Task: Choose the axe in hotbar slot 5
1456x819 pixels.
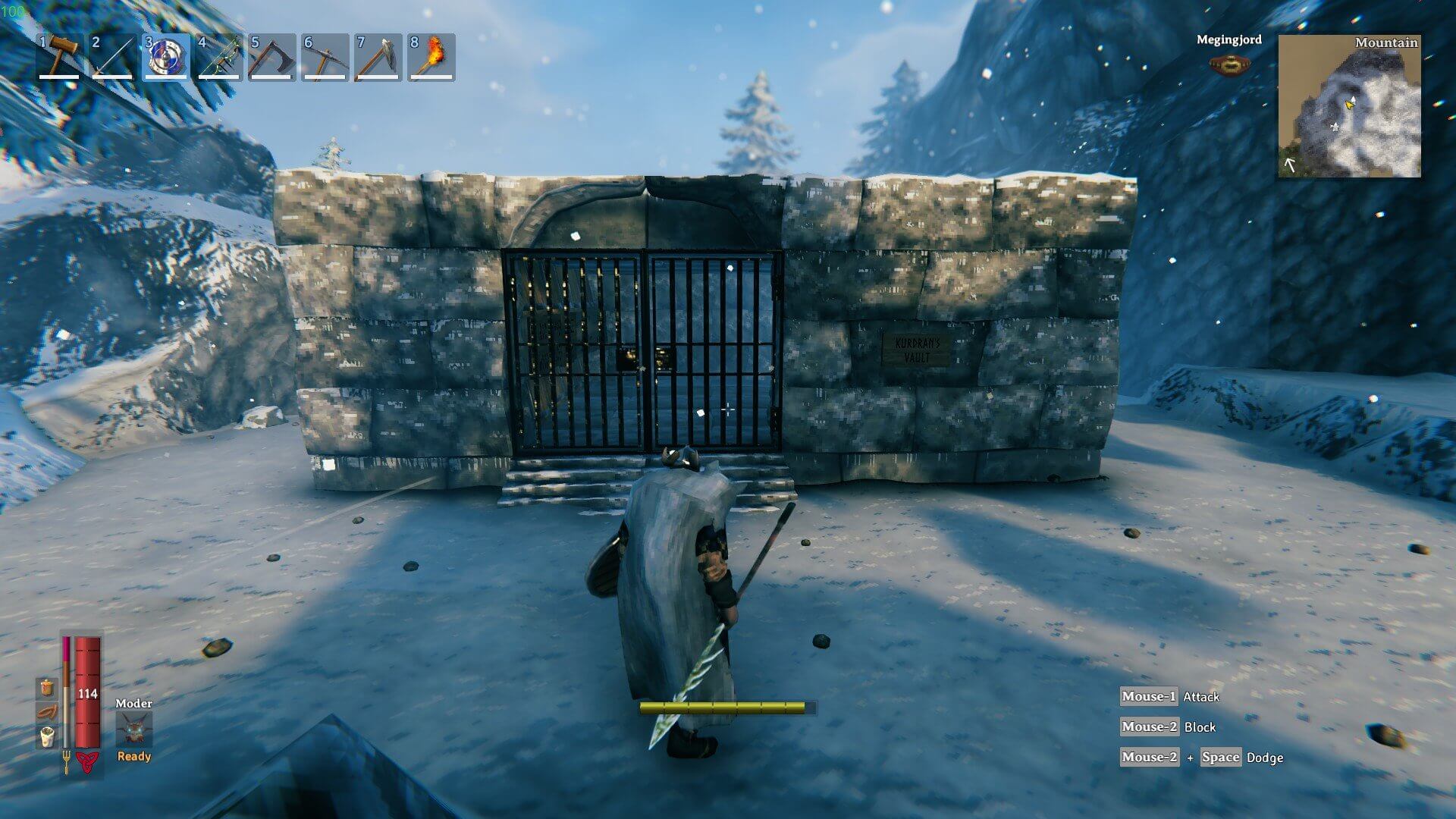Action: pos(272,57)
